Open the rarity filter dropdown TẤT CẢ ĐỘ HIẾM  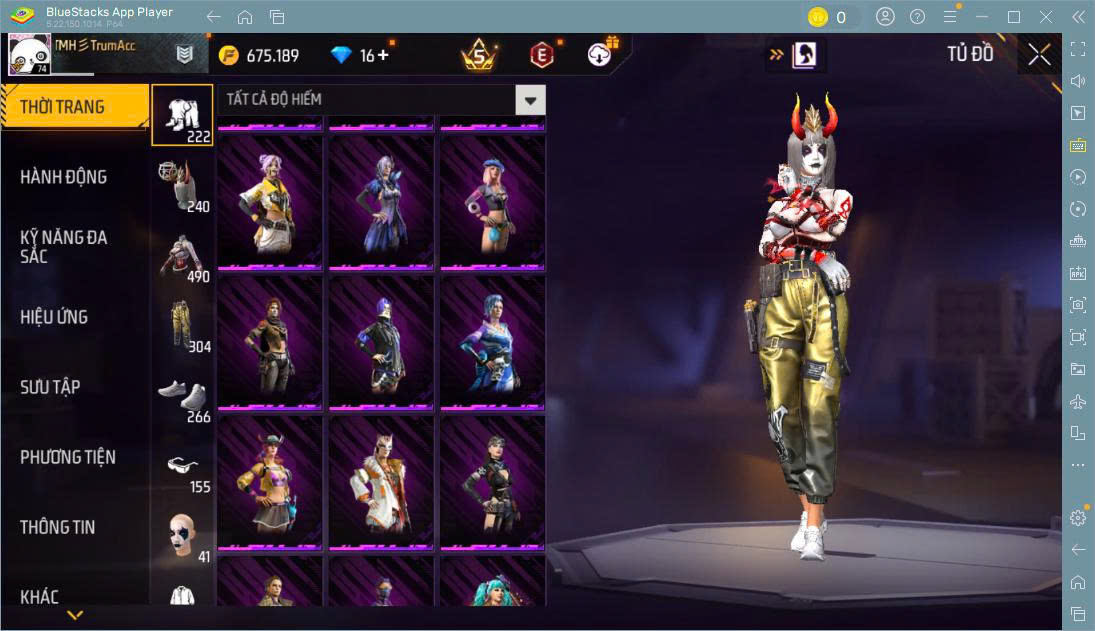click(x=530, y=99)
